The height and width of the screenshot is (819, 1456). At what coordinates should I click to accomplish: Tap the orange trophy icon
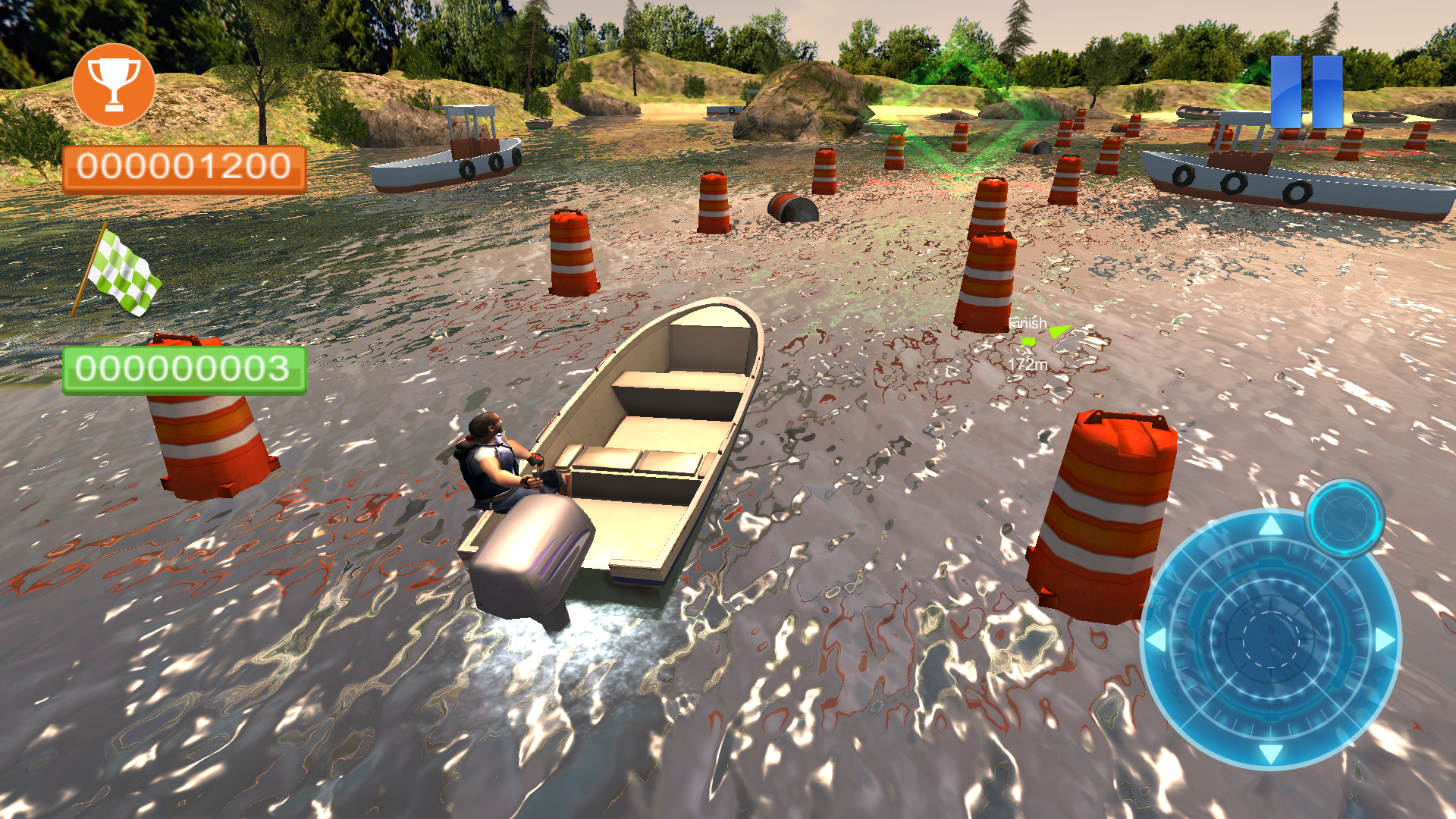tap(114, 84)
